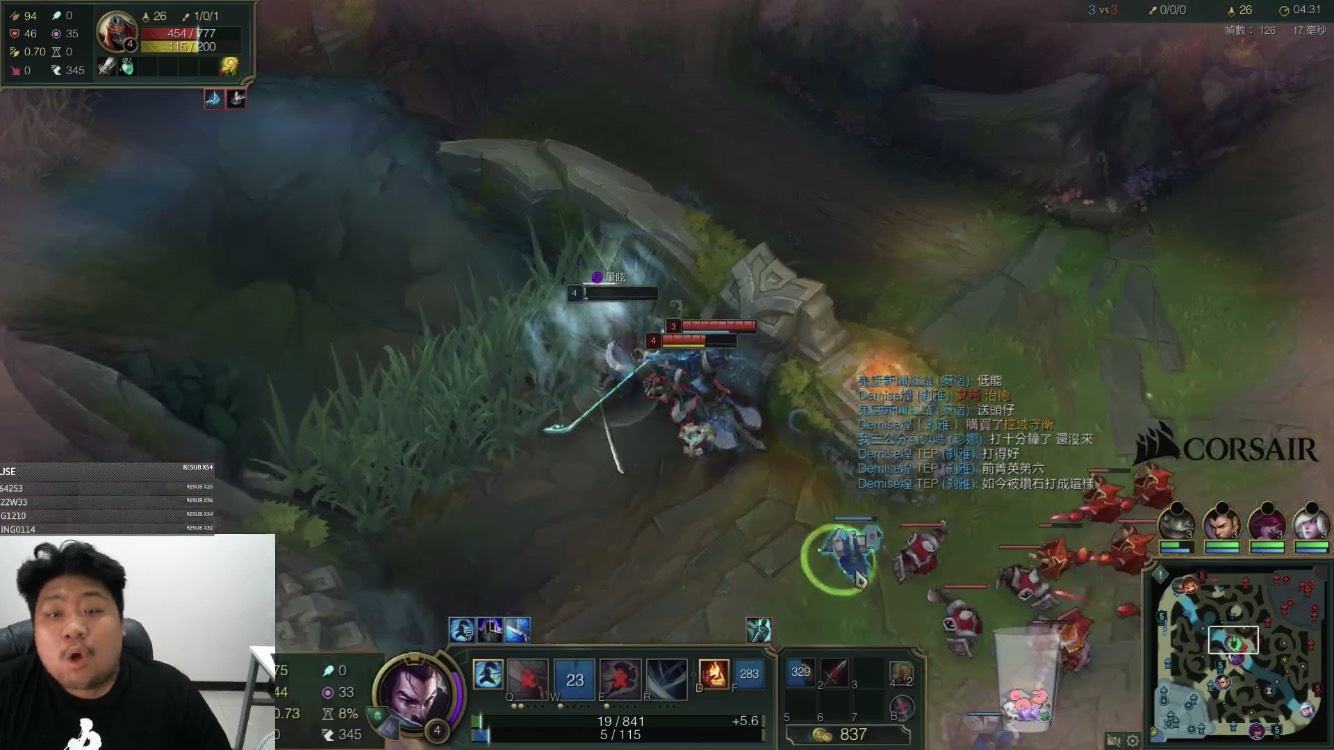Click the targeted enemy champion portrait
Viewport: 1334px width, 750px height.
point(117,32)
